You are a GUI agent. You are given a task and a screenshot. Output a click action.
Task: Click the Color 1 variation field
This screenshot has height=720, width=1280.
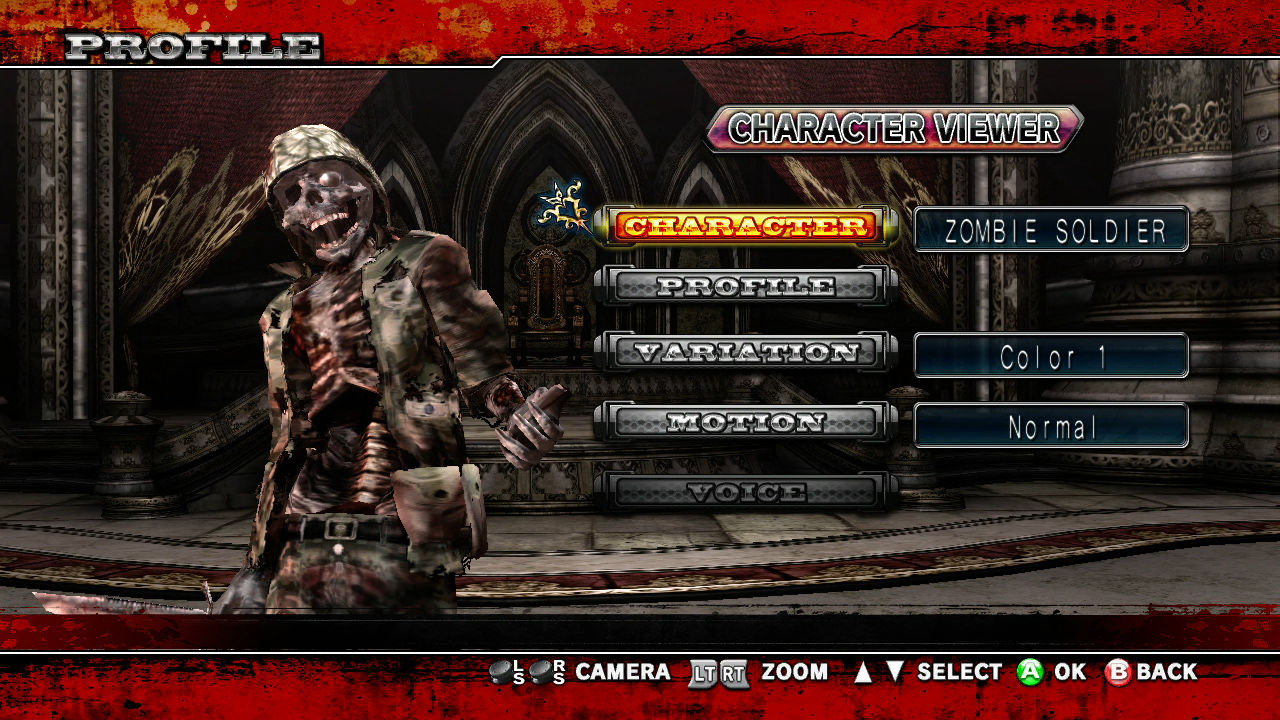coord(1052,356)
